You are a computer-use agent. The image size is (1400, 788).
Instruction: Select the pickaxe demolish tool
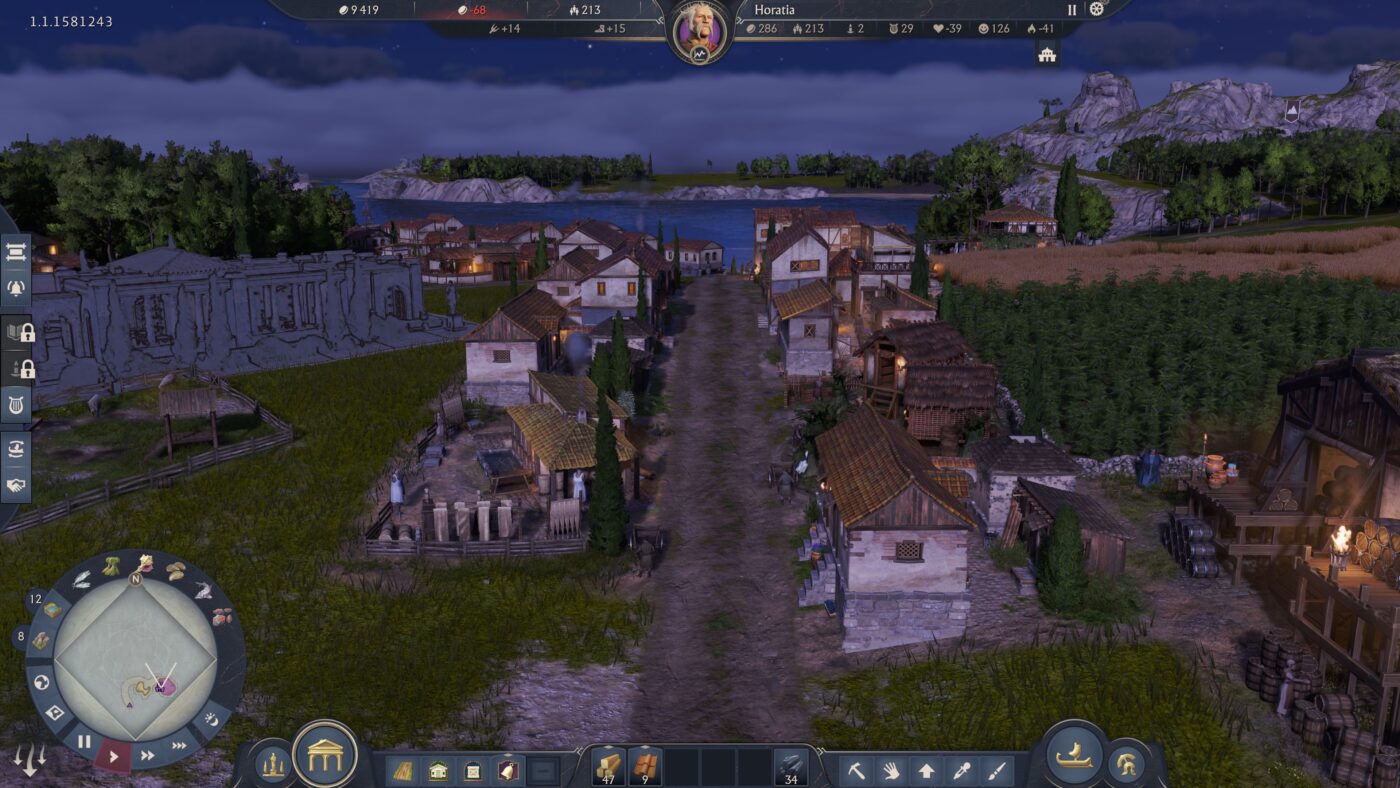click(x=856, y=771)
